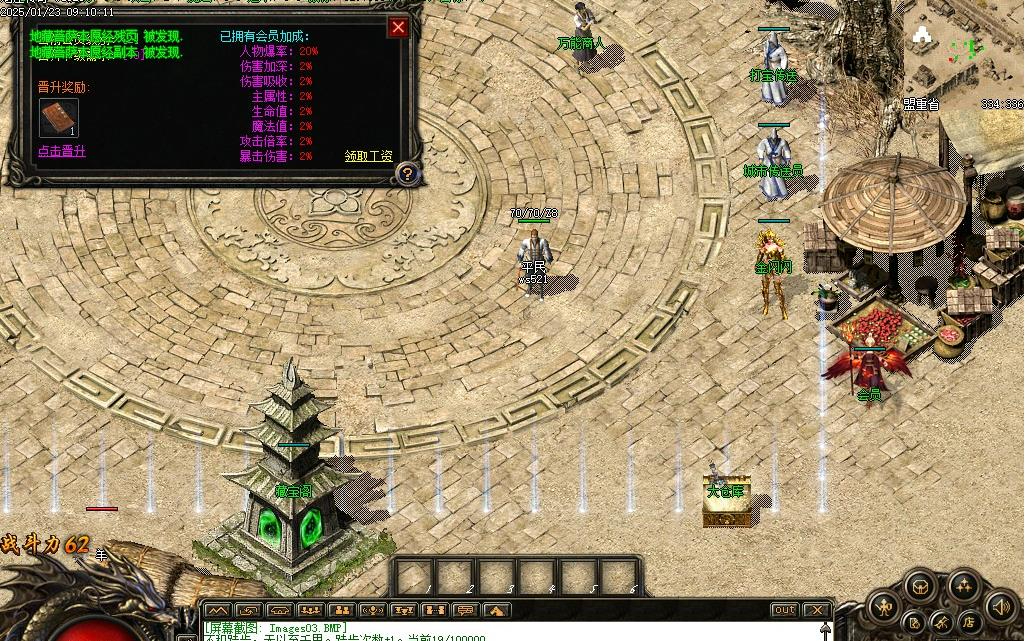Open the question mark help button
The width and height of the screenshot is (1025, 641).
tap(406, 174)
